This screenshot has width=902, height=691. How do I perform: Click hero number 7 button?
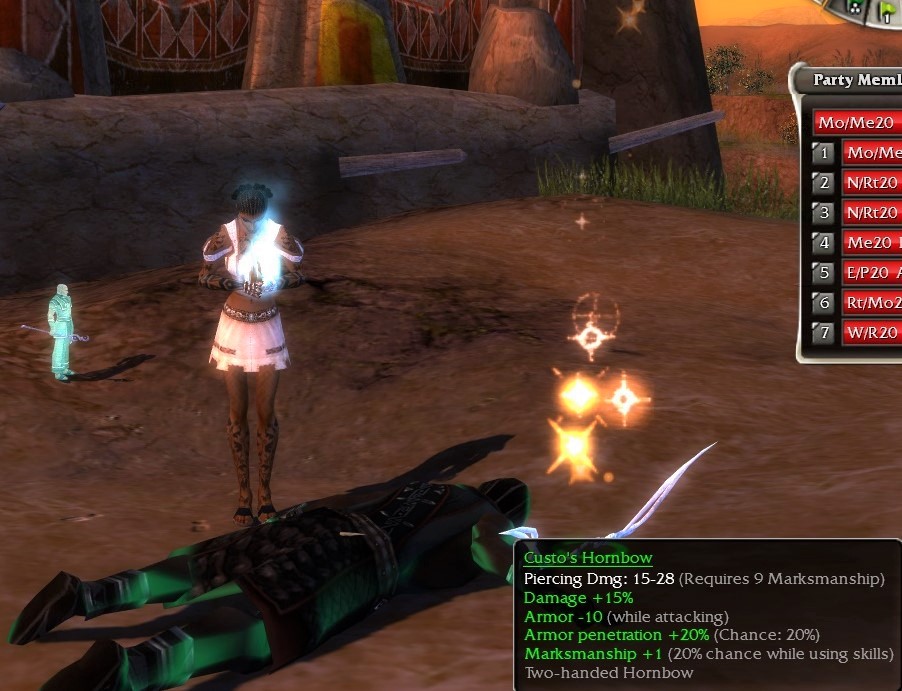[823, 333]
